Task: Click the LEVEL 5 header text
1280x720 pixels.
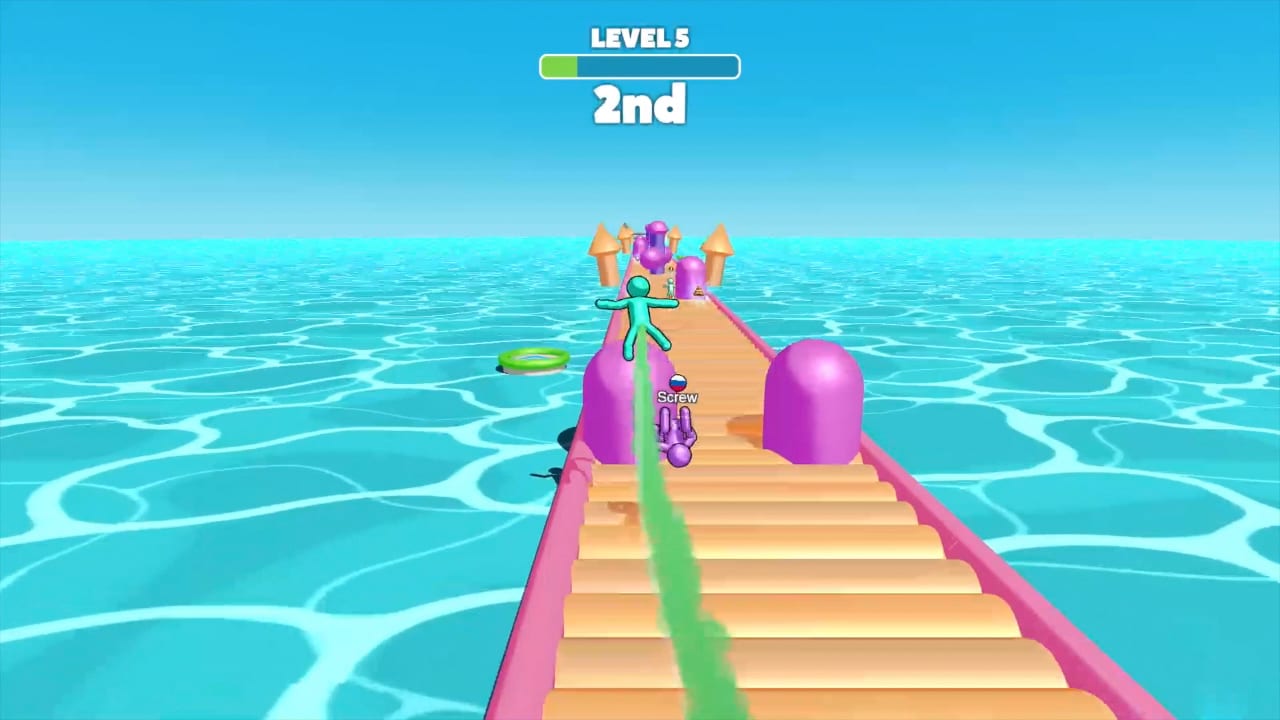Action: tap(639, 38)
